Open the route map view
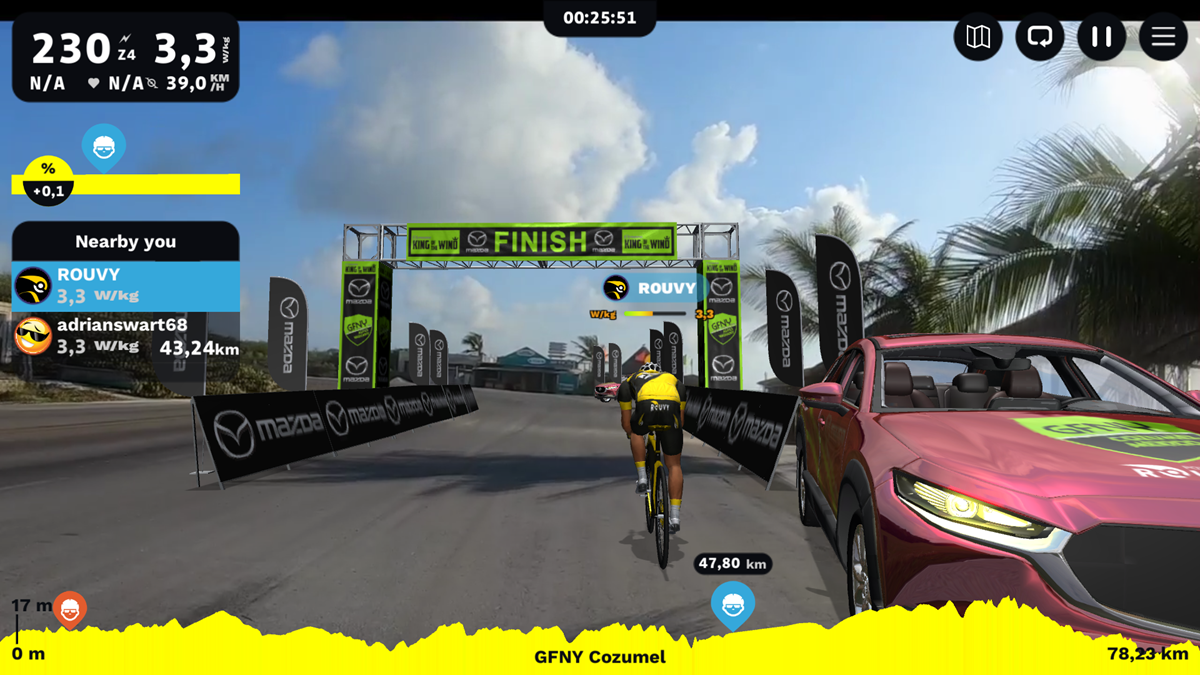This screenshot has height=675, width=1200. coord(978,38)
